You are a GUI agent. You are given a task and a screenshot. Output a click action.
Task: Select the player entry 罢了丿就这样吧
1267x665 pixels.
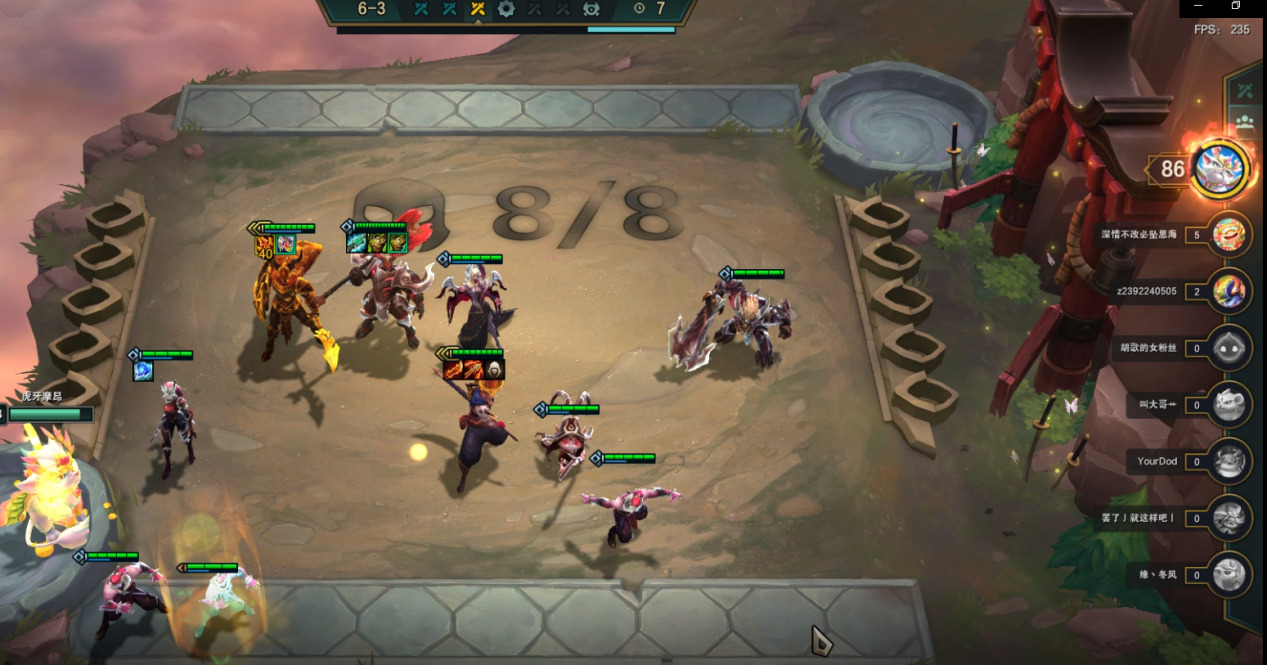(1229, 518)
